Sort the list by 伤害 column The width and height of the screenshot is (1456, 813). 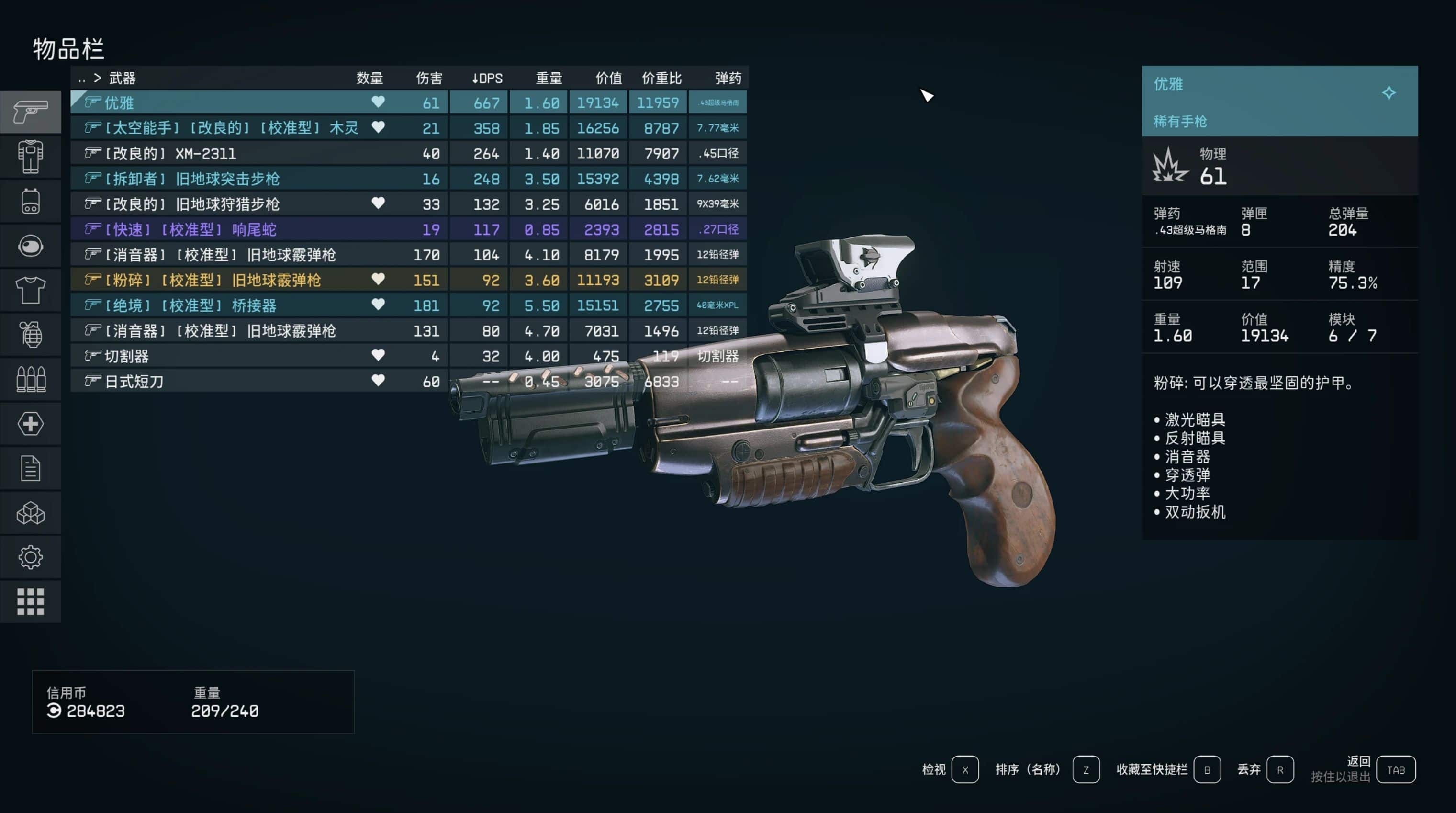(x=429, y=78)
